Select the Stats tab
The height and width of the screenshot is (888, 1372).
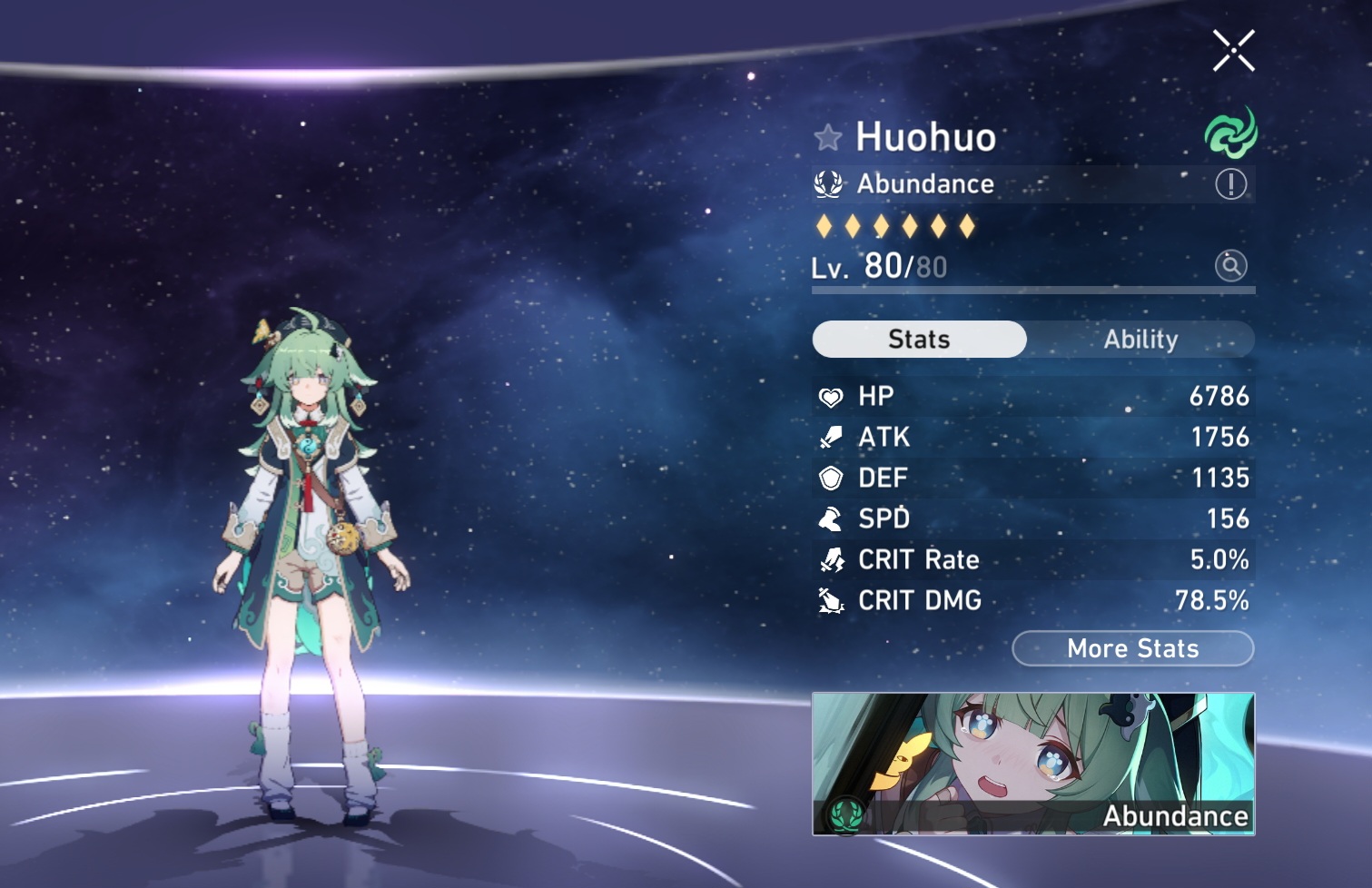point(919,340)
